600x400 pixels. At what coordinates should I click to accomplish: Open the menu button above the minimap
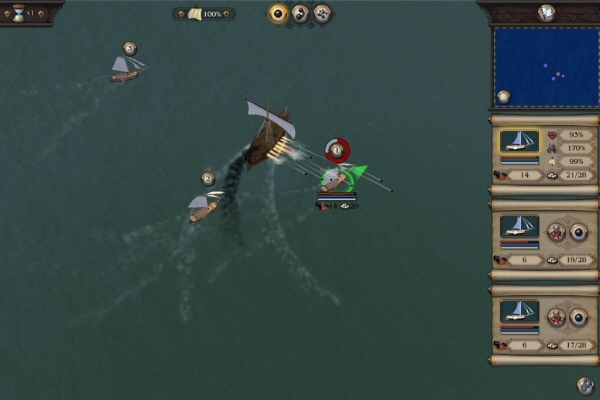click(546, 12)
